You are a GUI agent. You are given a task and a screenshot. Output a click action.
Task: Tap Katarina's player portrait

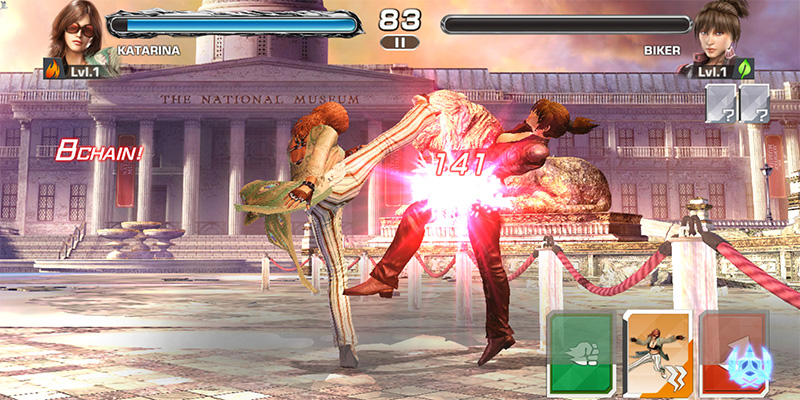[x=76, y=36]
